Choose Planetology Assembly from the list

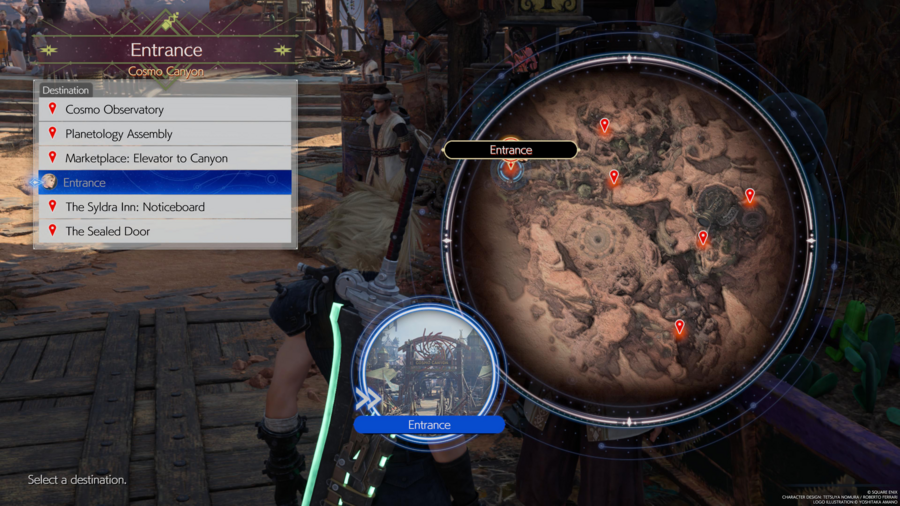point(165,134)
